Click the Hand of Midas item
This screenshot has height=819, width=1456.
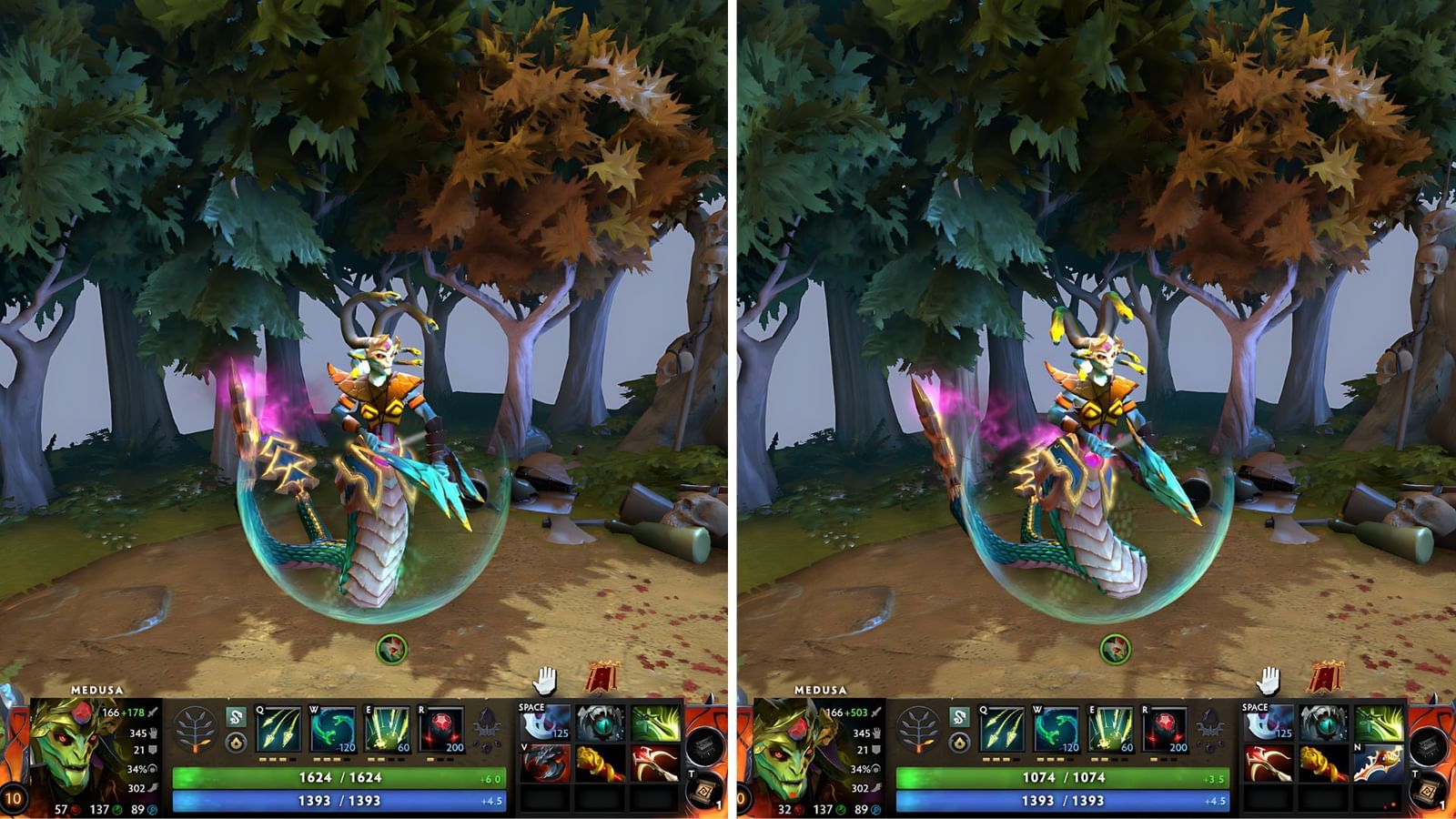point(601,763)
